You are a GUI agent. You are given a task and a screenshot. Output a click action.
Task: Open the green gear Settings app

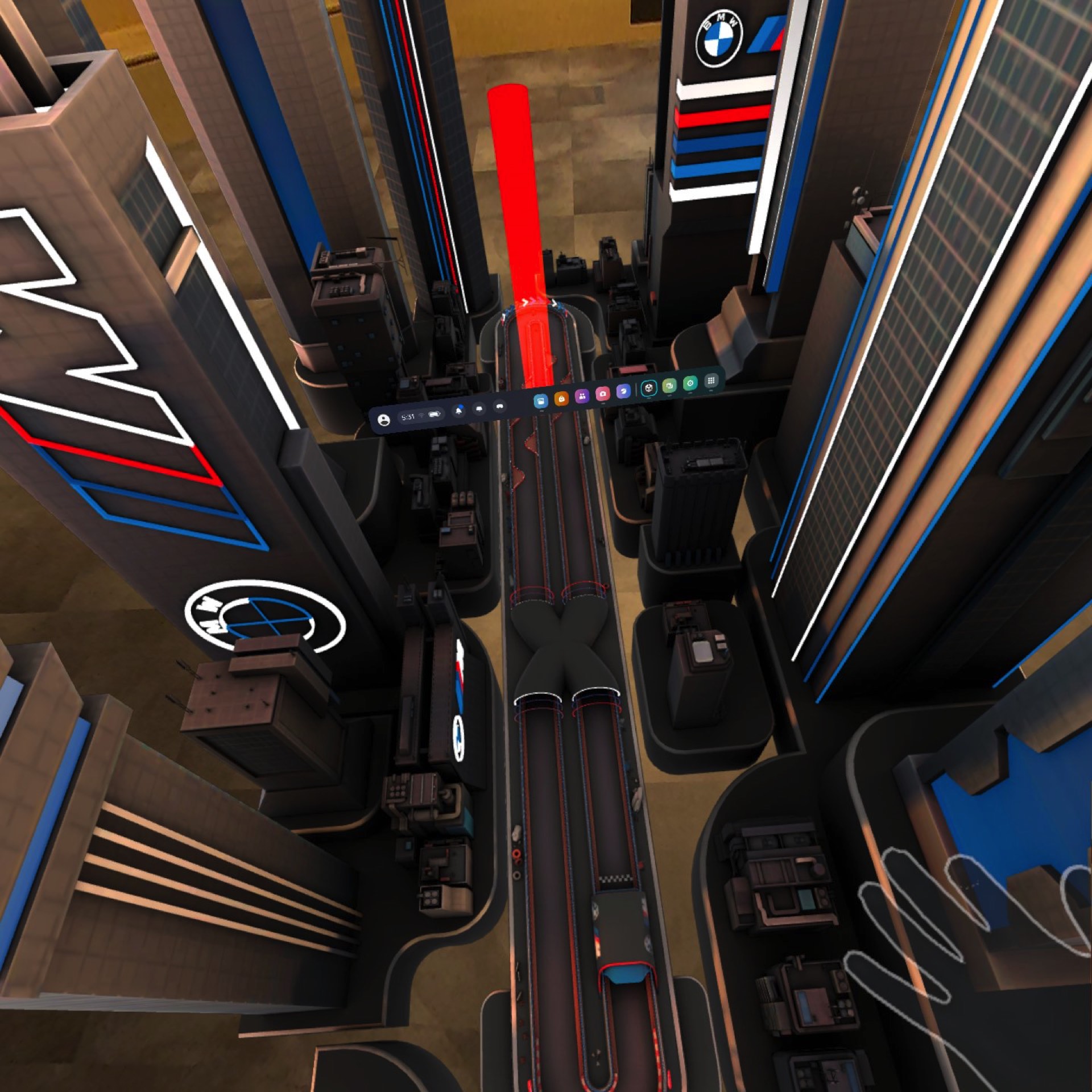point(690,383)
